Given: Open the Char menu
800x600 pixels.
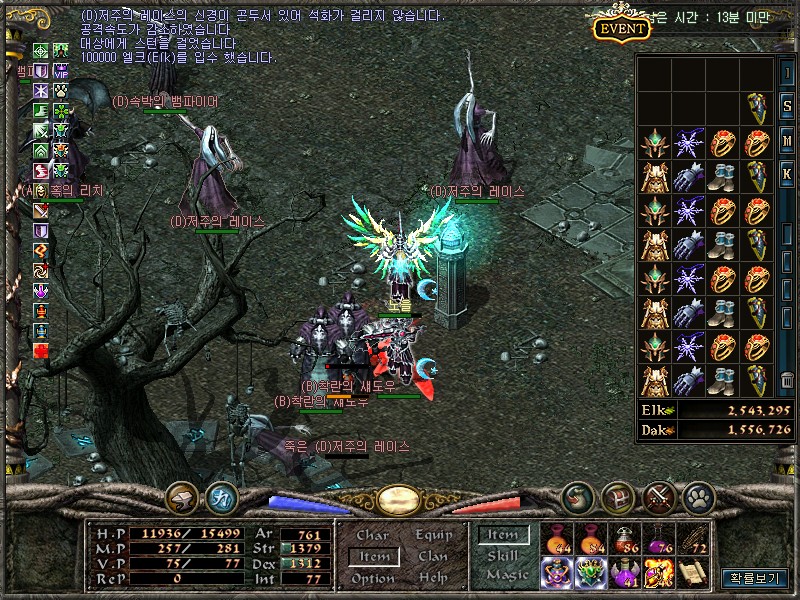Looking at the screenshot, I should (x=372, y=535).
